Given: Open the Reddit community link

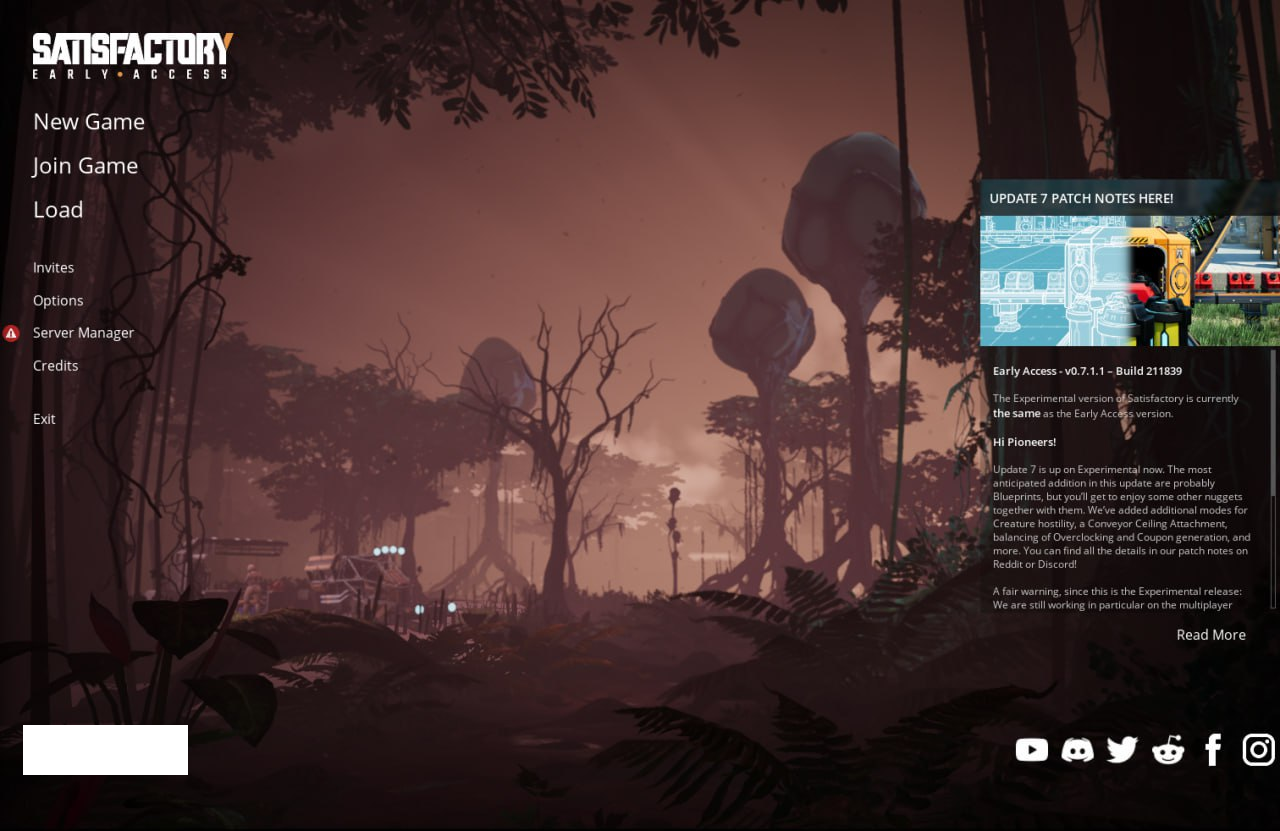Looking at the screenshot, I should (1168, 750).
